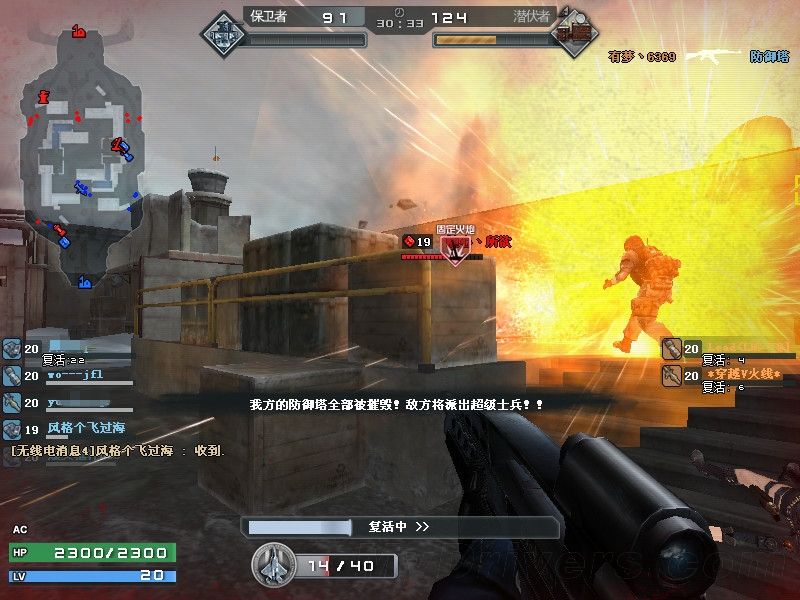Click the radio message chat line
This screenshot has width=800, height=600.
tap(118, 451)
